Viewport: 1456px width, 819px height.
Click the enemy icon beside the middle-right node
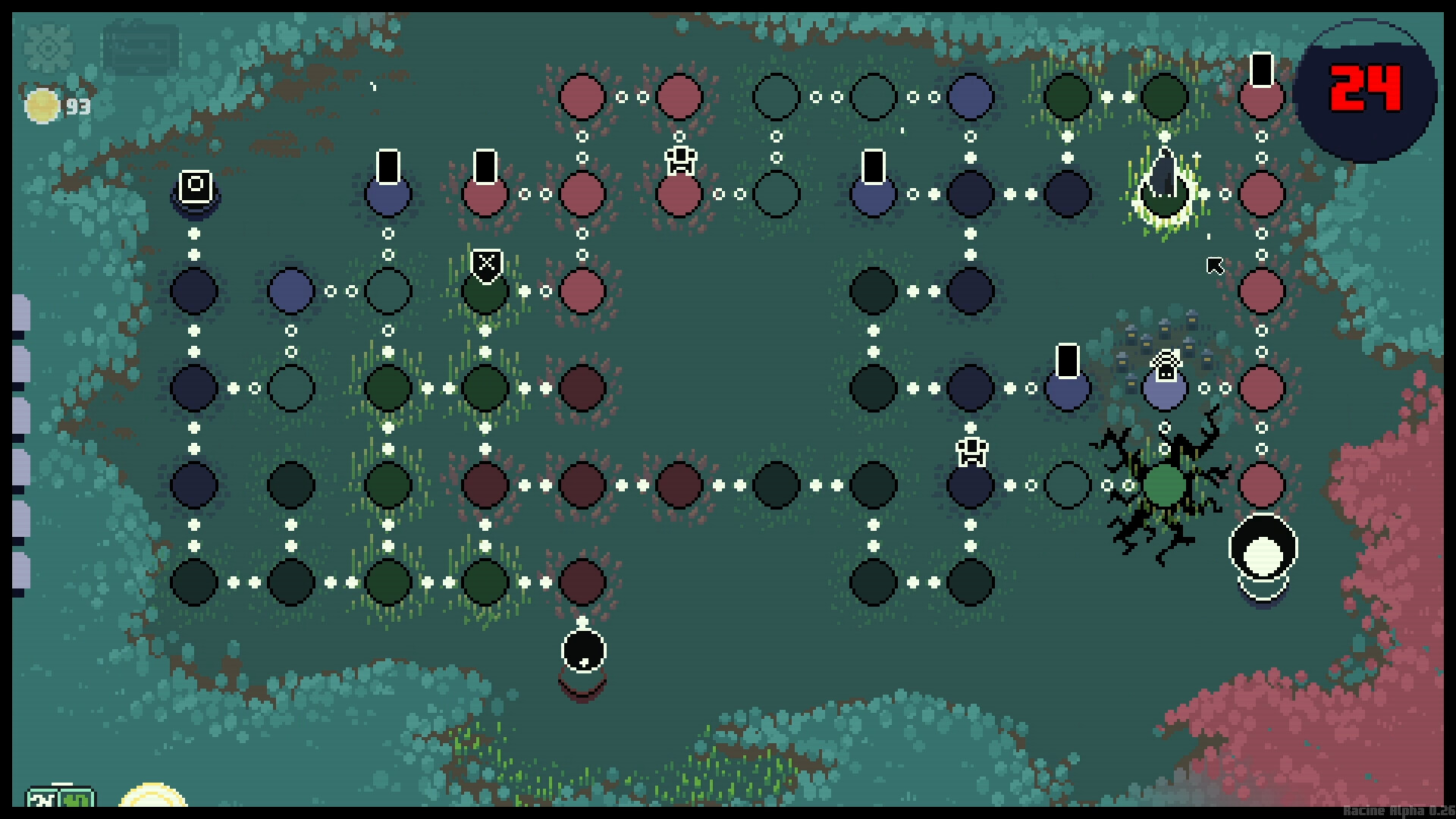[x=972, y=450]
